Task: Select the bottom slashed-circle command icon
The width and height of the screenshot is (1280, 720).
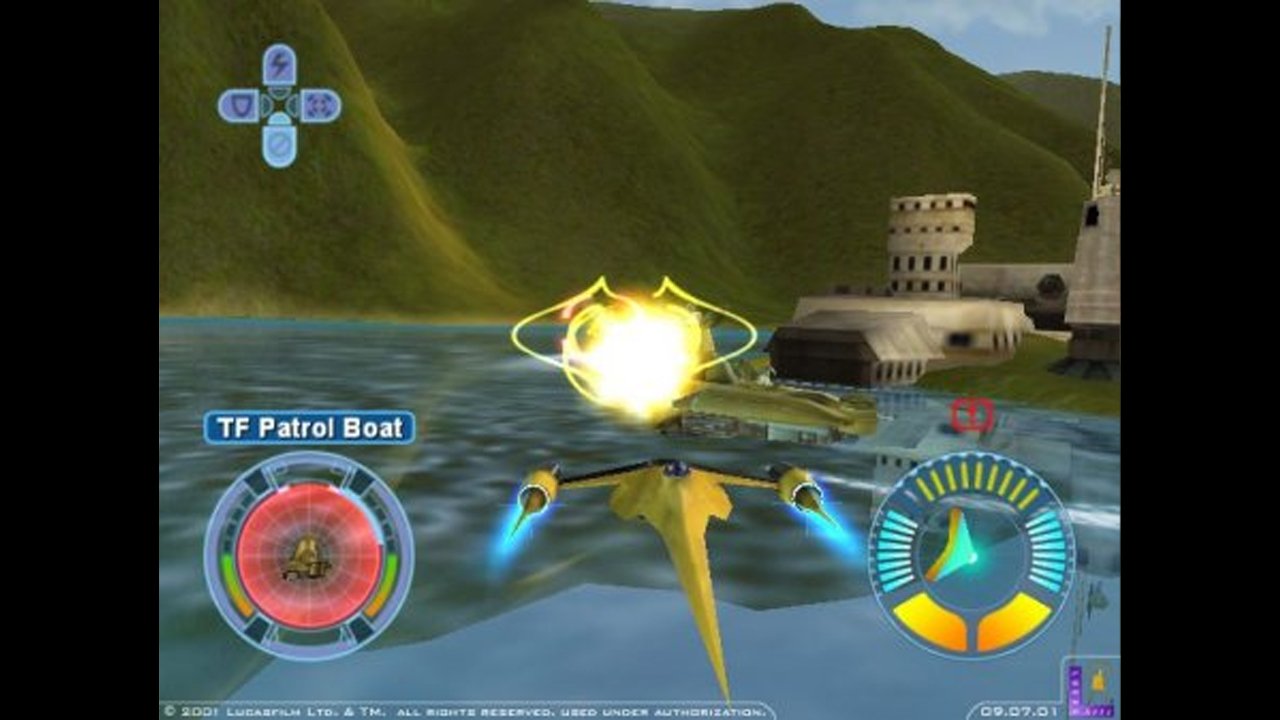Action: point(279,145)
